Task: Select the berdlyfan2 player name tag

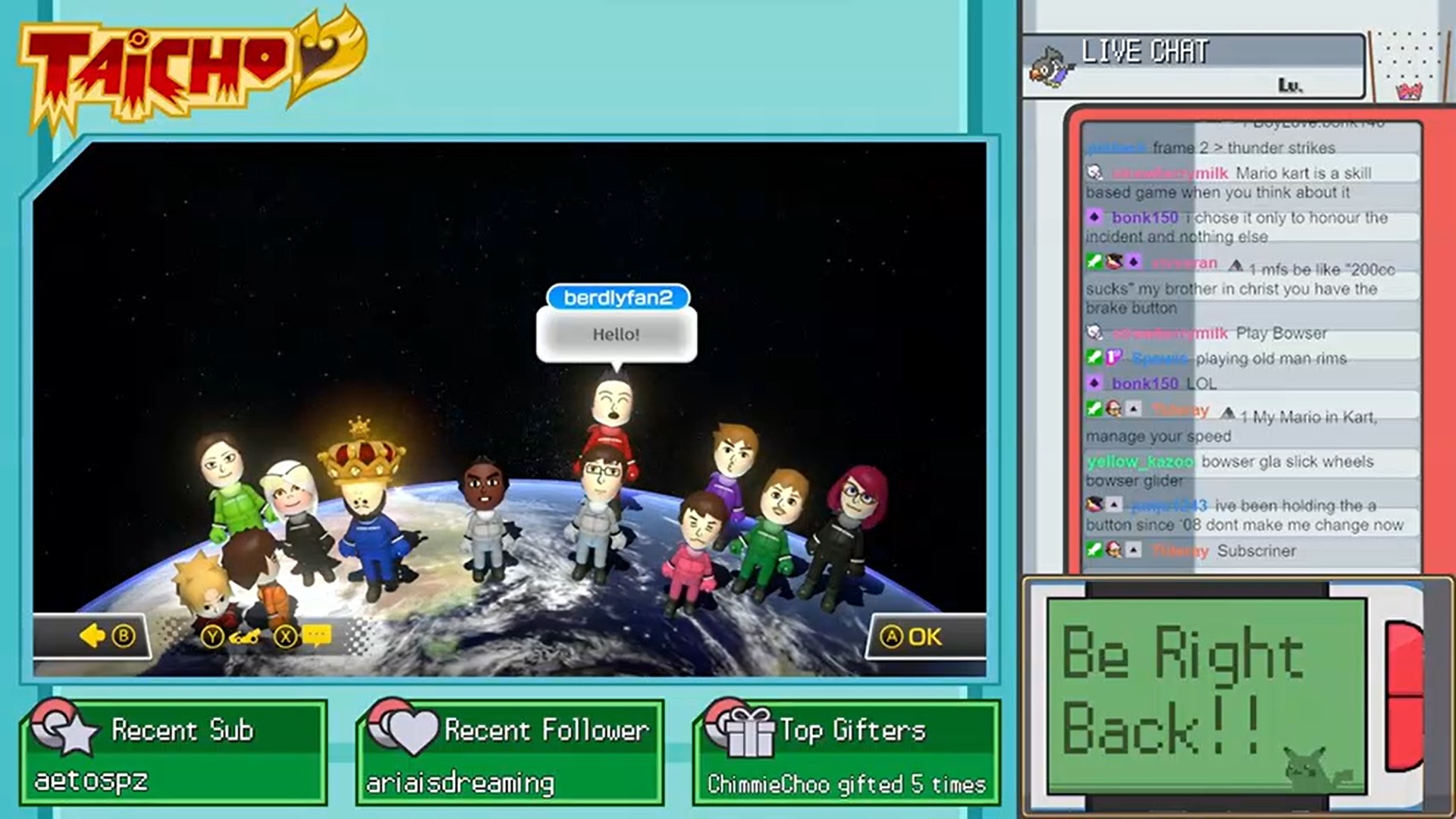Action: click(x=617, y=297)
